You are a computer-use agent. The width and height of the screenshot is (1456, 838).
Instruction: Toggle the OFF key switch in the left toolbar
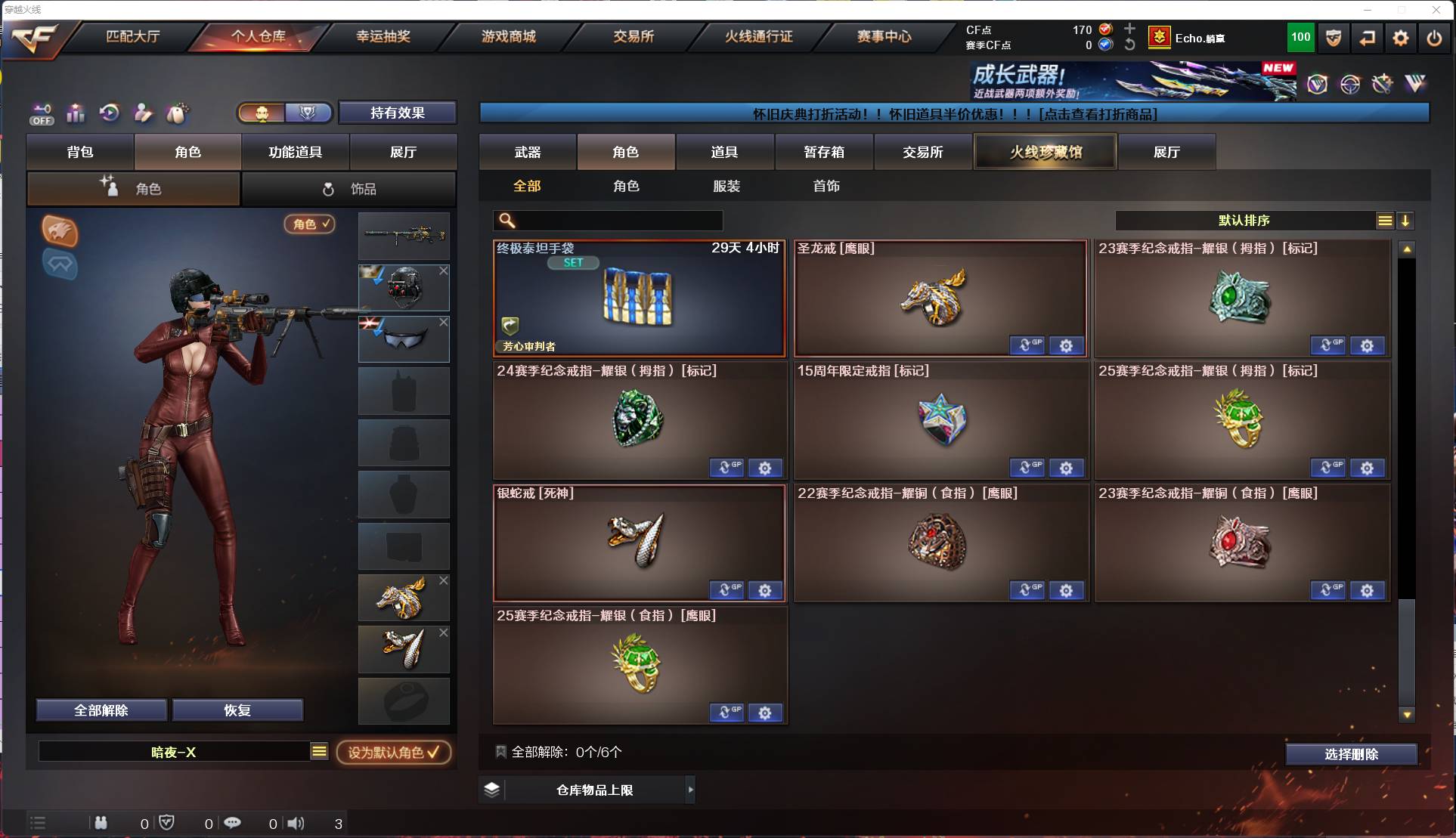click(x=42, y=113)
